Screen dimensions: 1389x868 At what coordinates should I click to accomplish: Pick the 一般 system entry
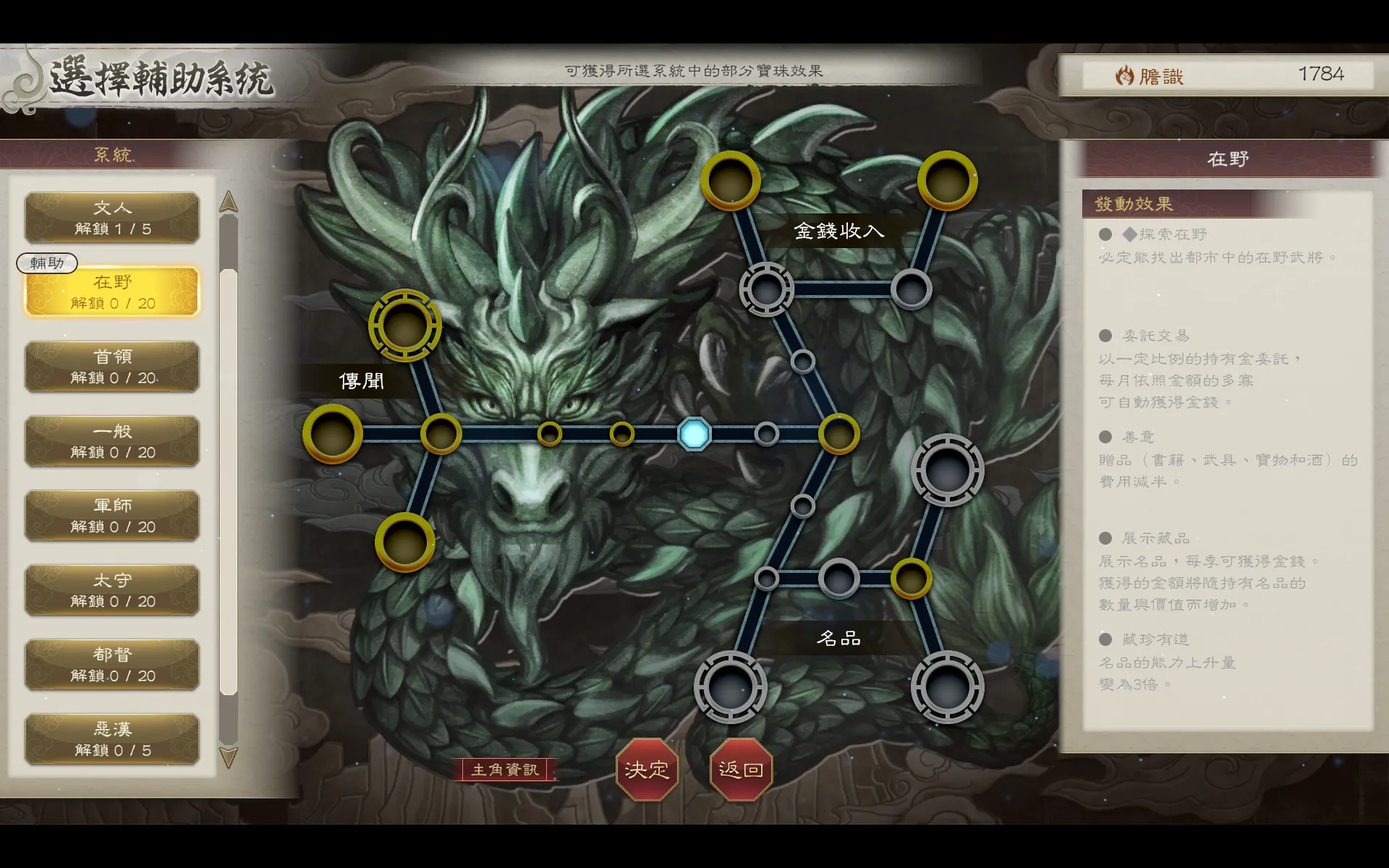pyautogui.click(x=112, y=441)
